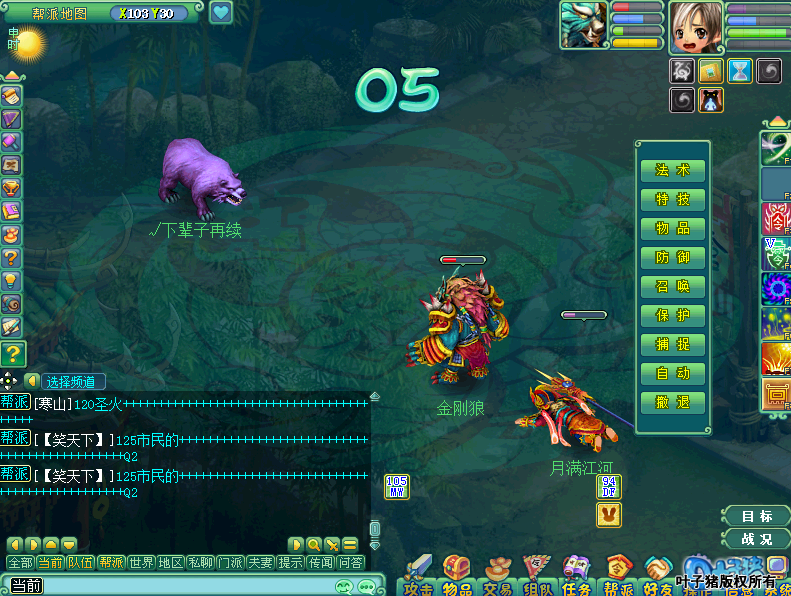The image size is (791, 596).
Task: Select the 防御 defend command
Action: [673, 257]
